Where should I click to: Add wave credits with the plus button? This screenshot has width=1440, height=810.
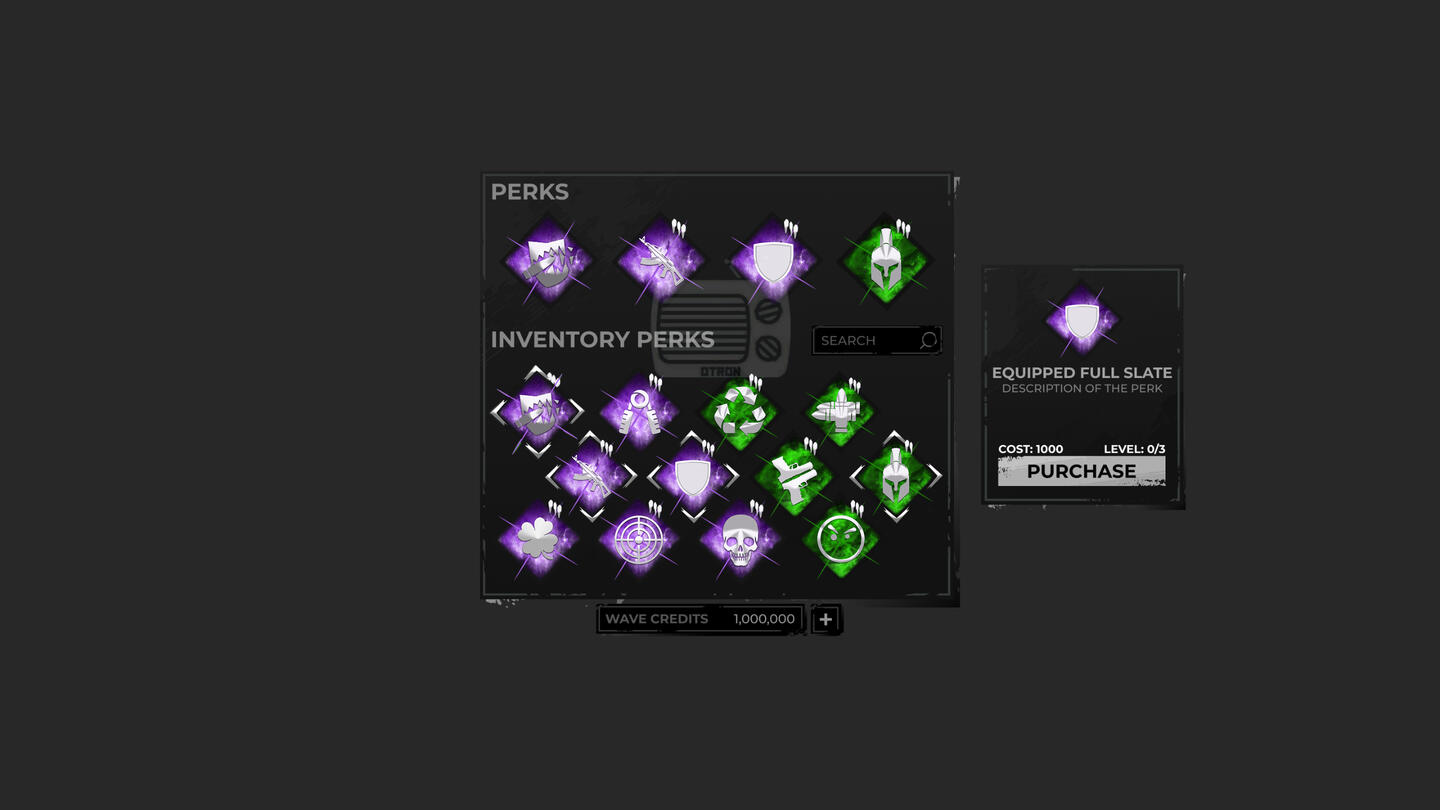[x=825, y=620]
